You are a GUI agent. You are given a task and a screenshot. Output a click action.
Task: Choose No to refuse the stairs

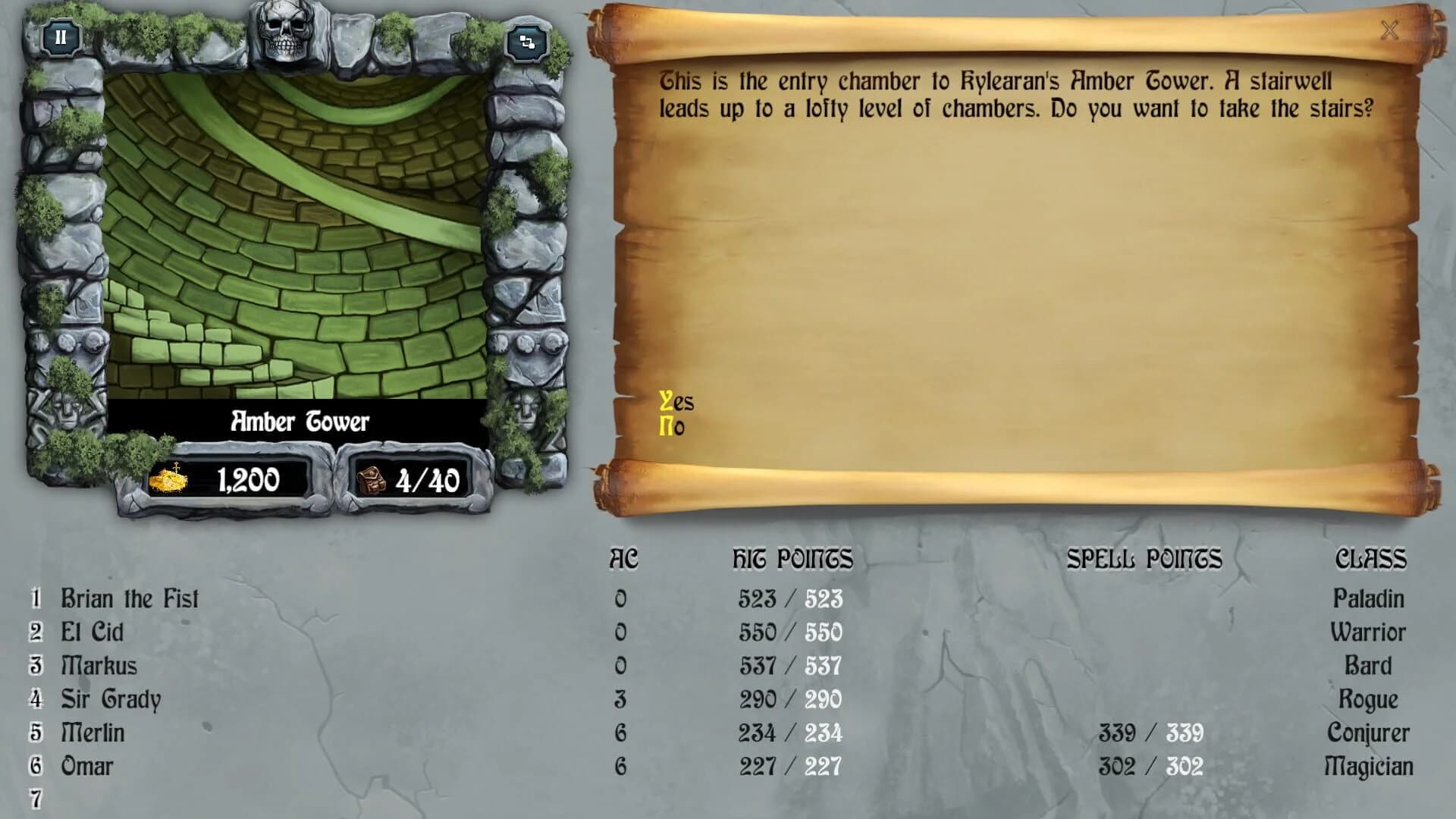click(x=673, y=427)
